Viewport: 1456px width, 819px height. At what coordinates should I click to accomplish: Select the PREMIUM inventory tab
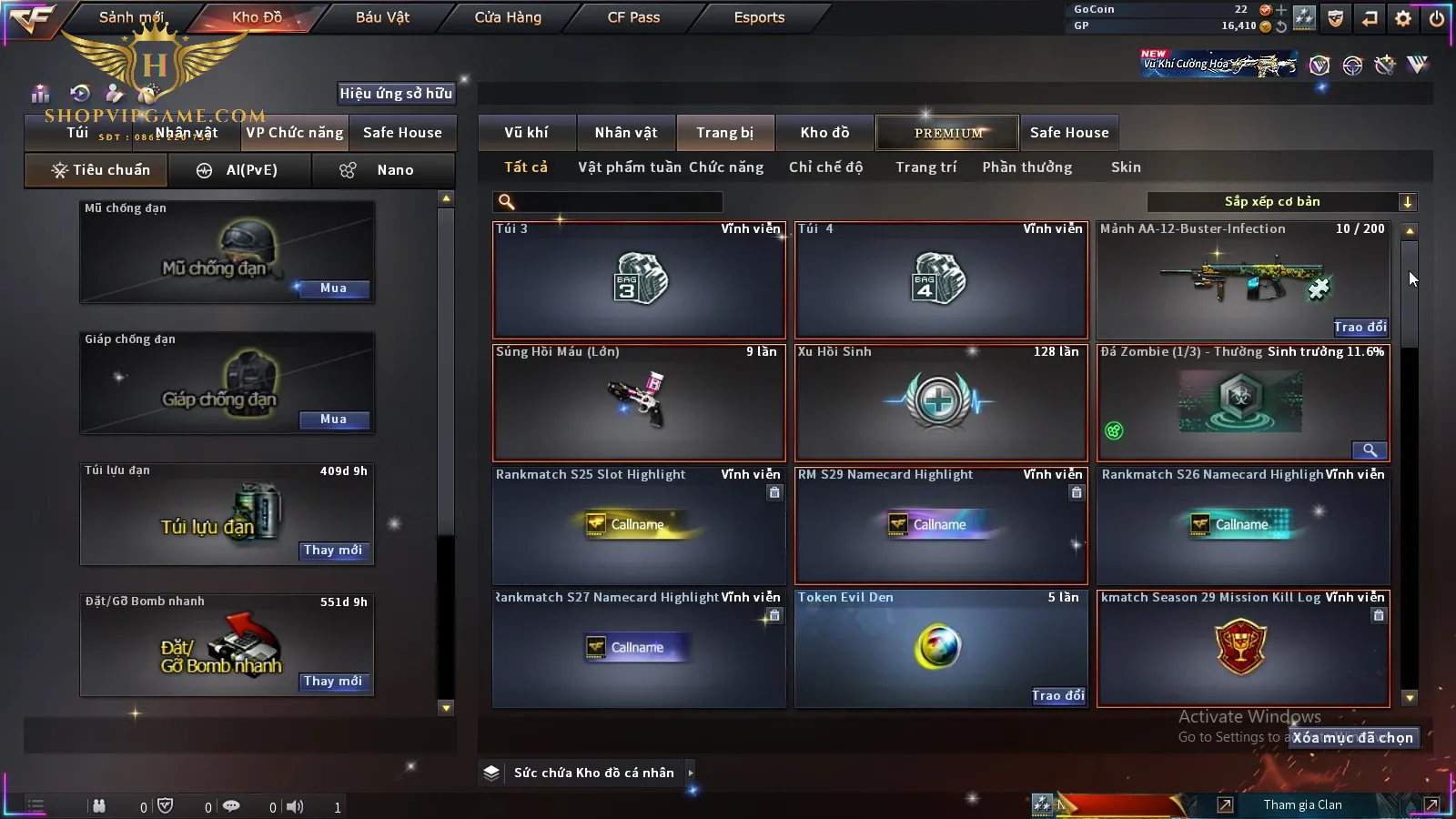(948, 133)
